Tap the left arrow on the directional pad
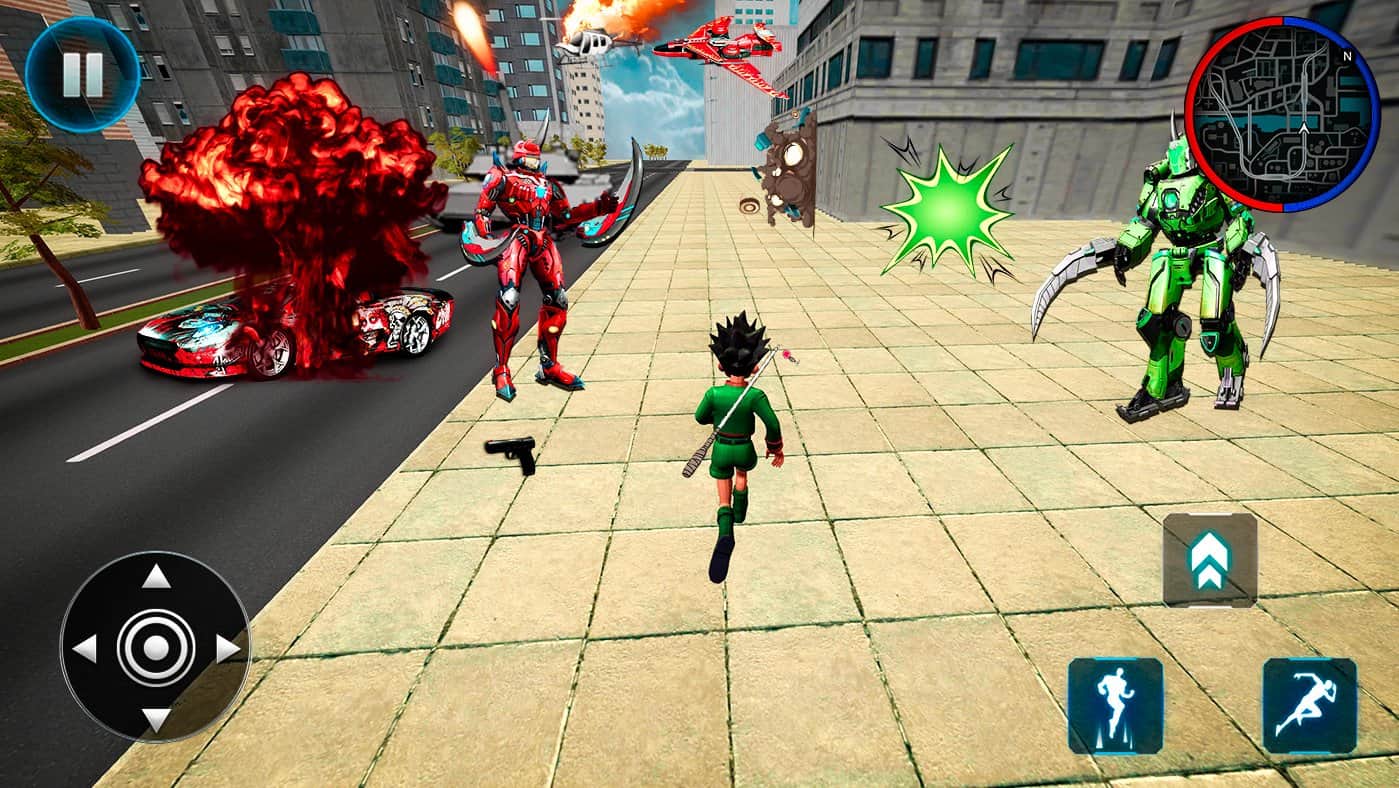 click(85, 648)
